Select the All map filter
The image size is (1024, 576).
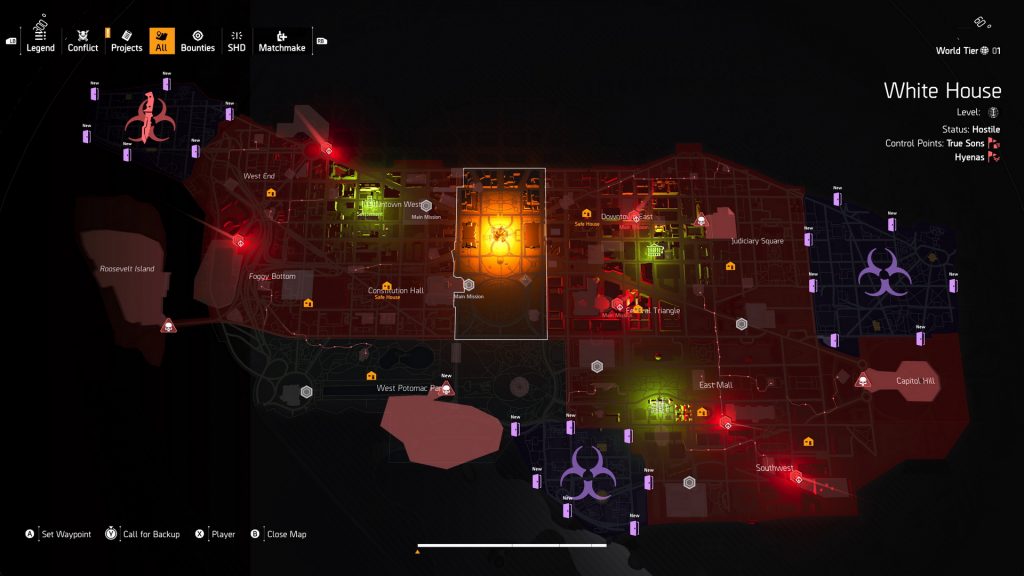pyautogui.click(x=161, y=40)
